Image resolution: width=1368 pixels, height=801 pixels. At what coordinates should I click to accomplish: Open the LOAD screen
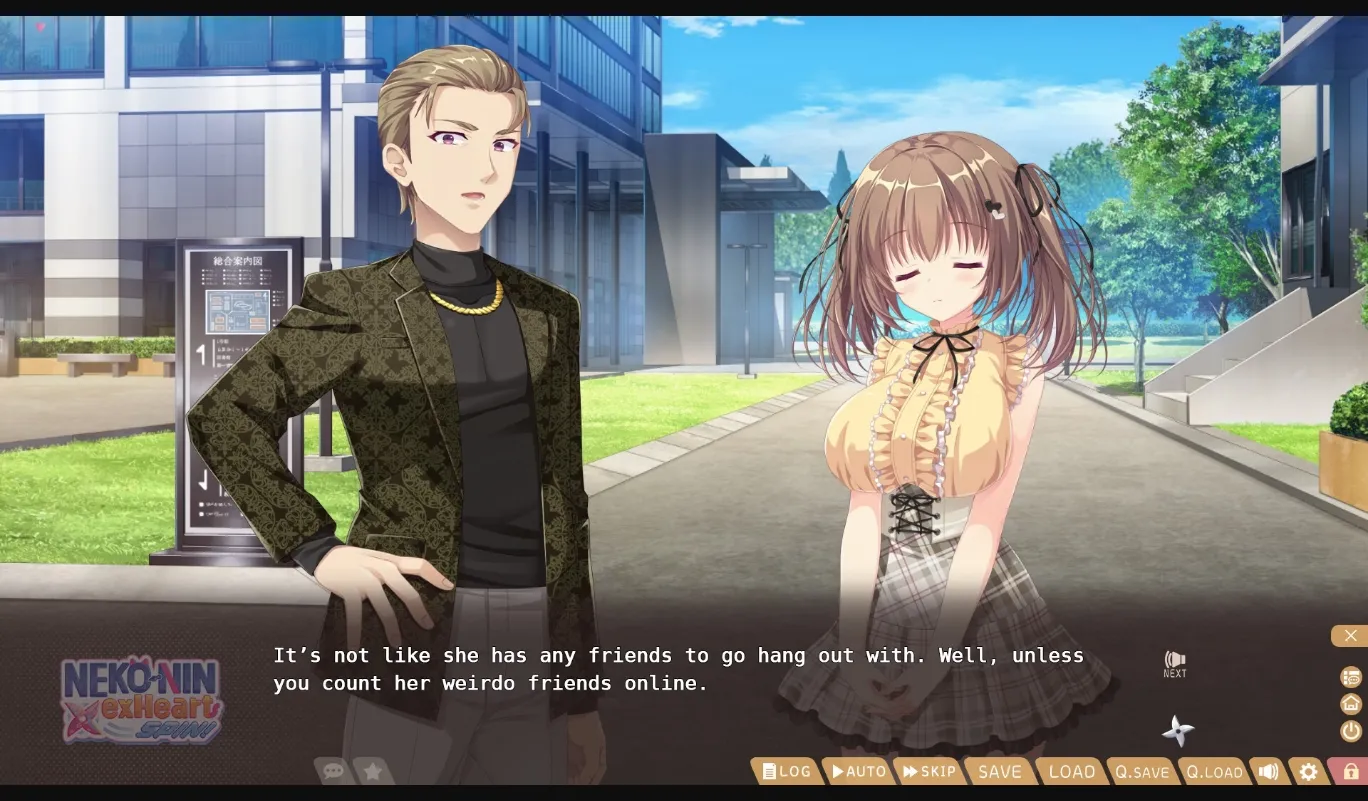pyautogui.click(x=1071, y=771)
